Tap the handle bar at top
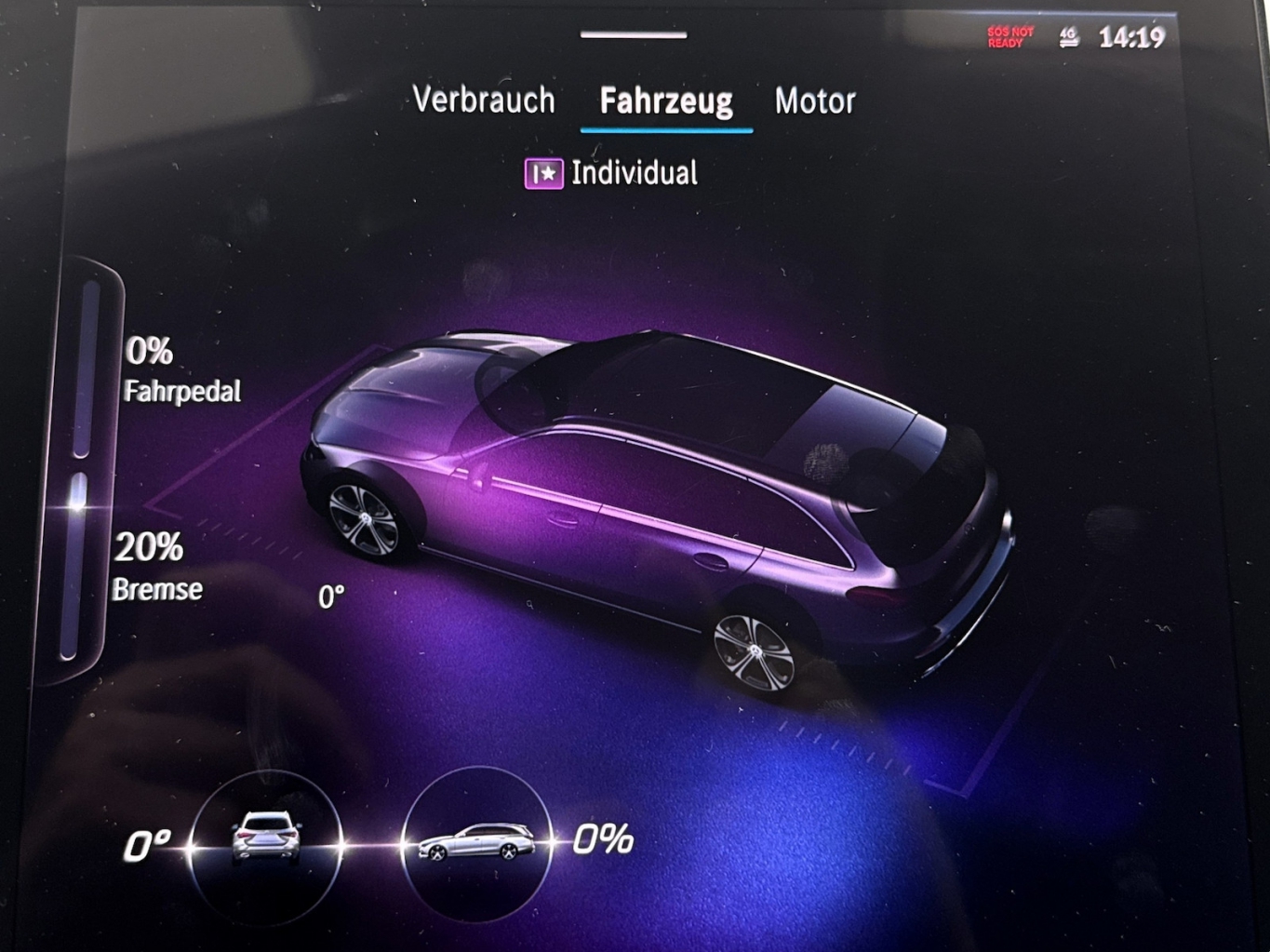The width and height of the screenshot is (1270, 952). coord(633,35)
